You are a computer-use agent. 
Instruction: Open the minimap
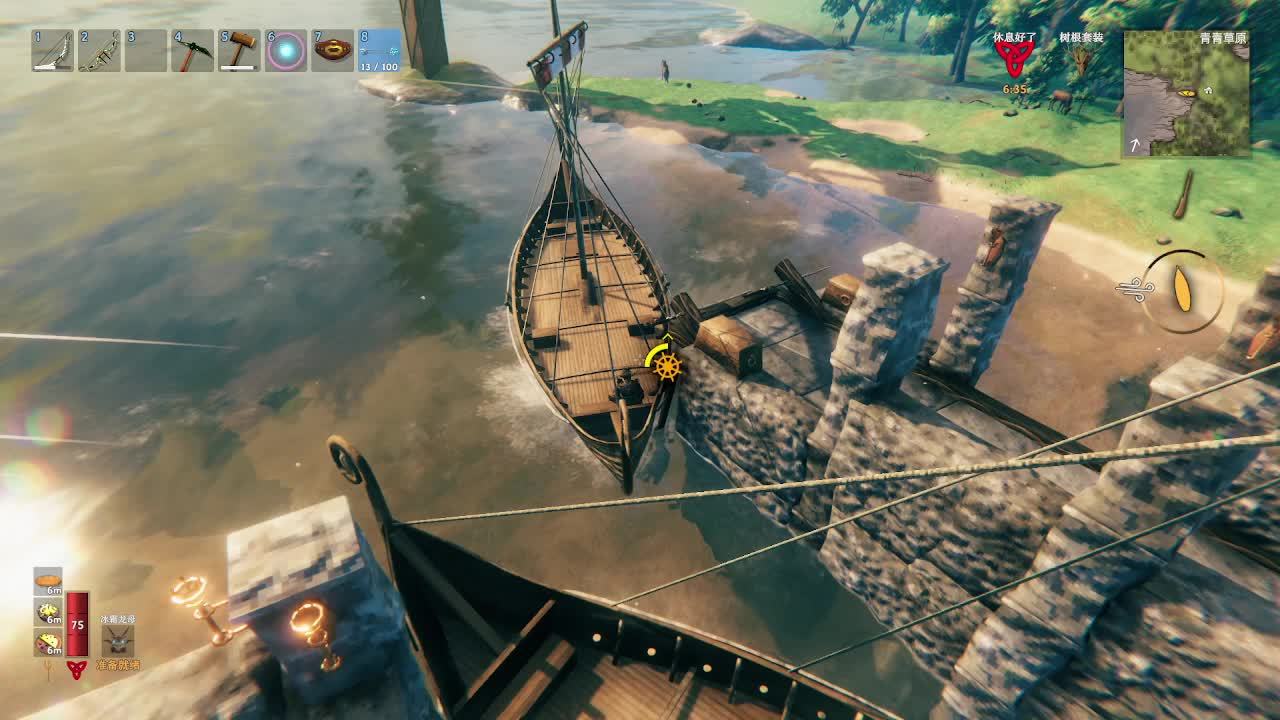[x=1186, y=93]
